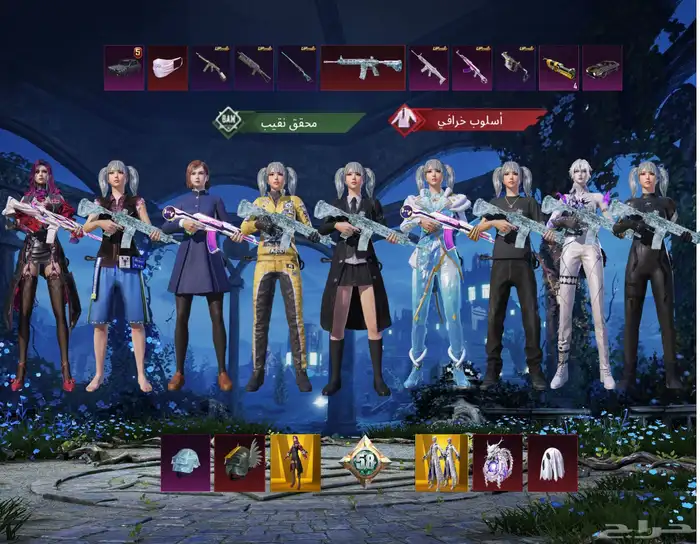Select the white ghost item tile

[553, 463]
